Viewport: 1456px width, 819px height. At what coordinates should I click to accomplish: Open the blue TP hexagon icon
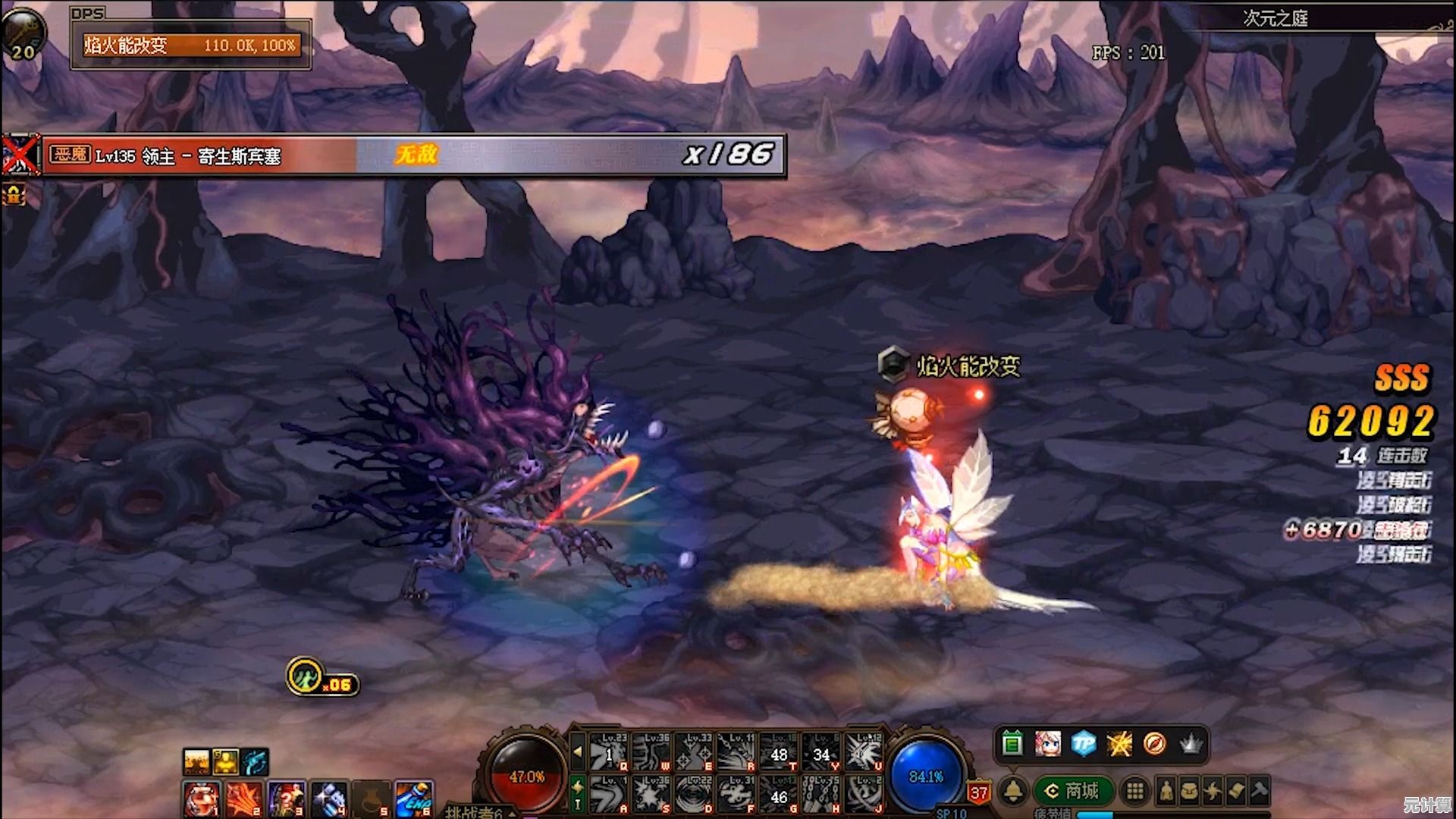pos(1084,744)
